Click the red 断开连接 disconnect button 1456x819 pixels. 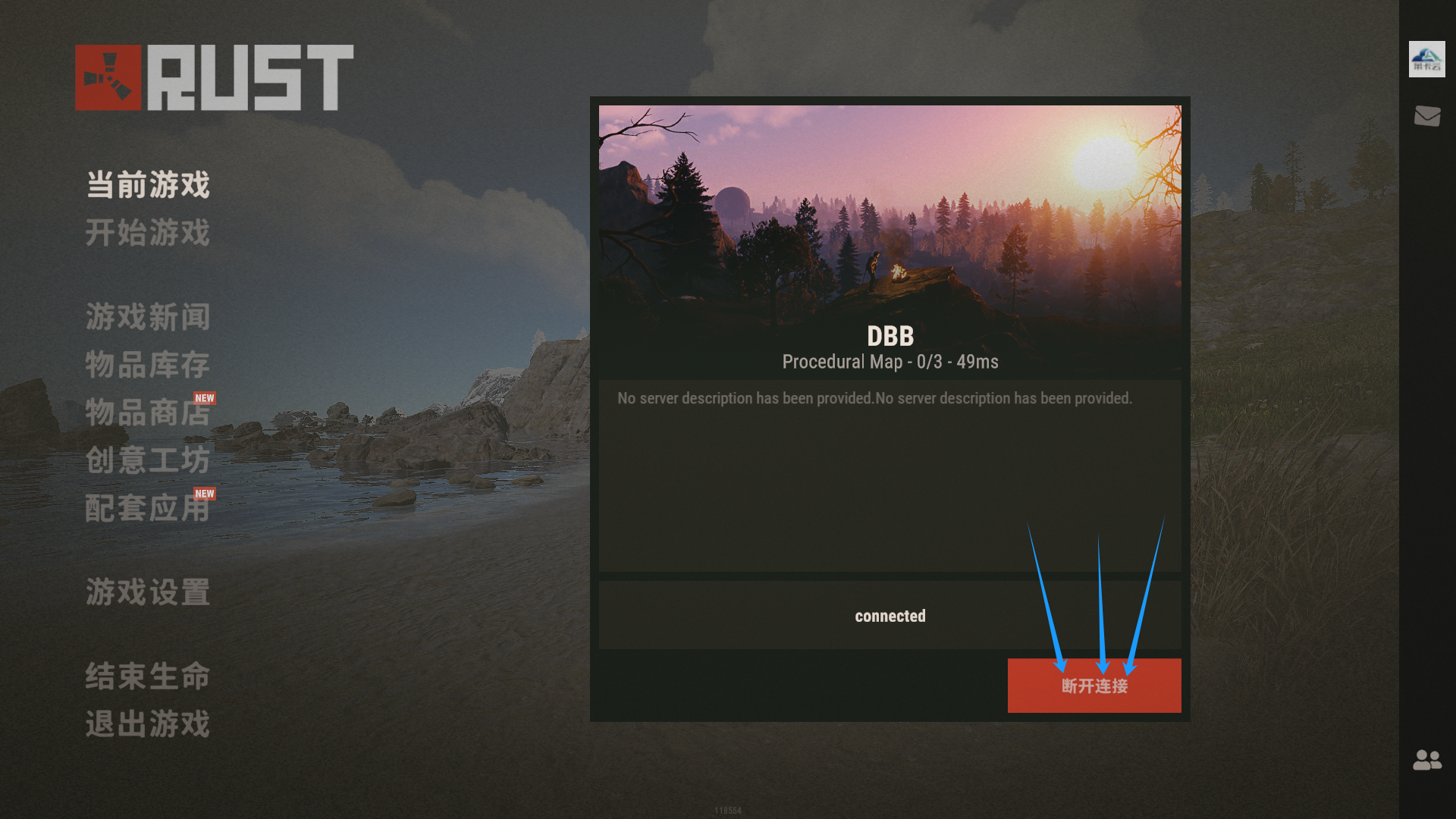point(1094,686)
